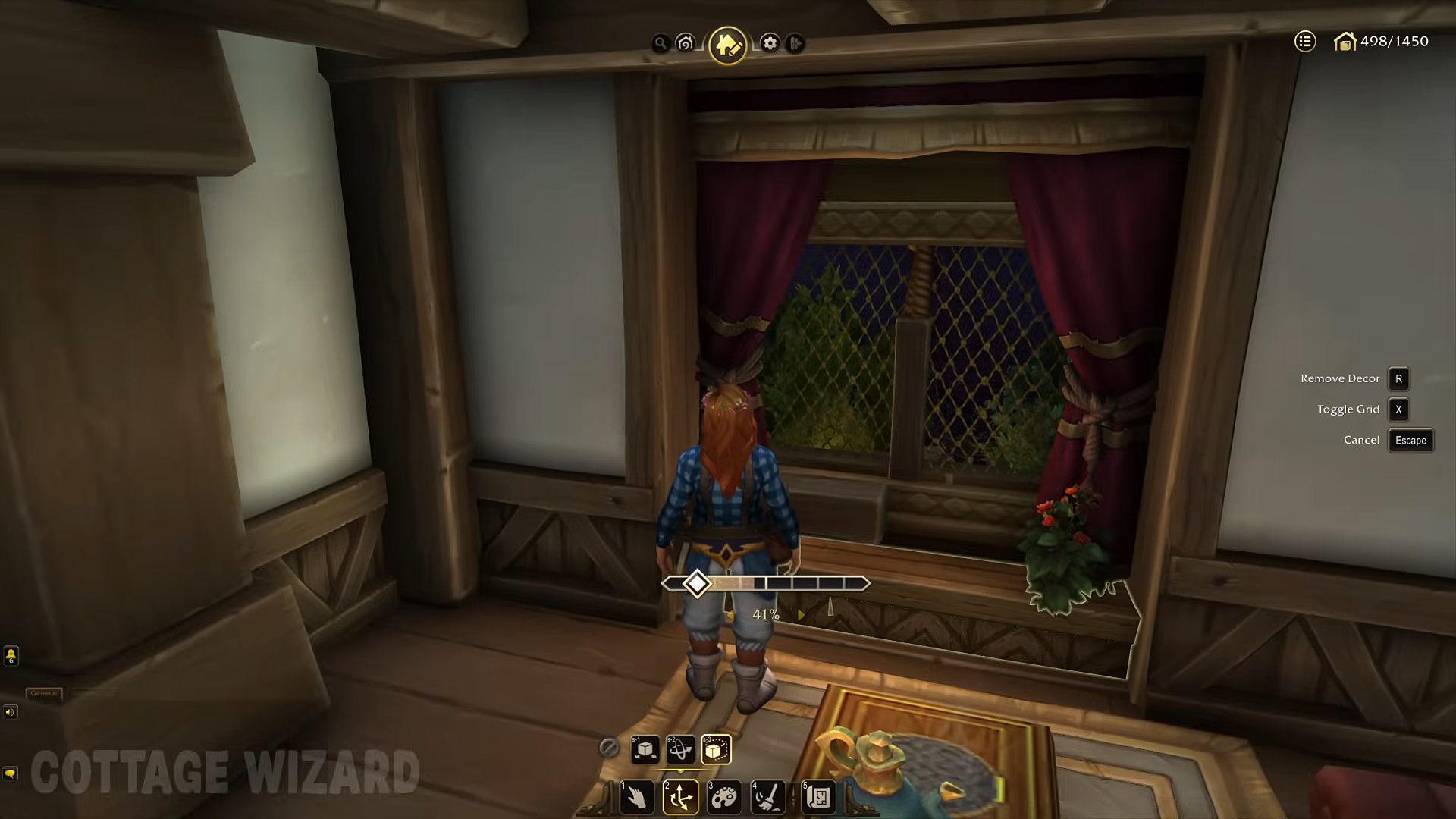Switch to the rotation axis submode
Viewport: 1456px width, 819px height.
680,750
